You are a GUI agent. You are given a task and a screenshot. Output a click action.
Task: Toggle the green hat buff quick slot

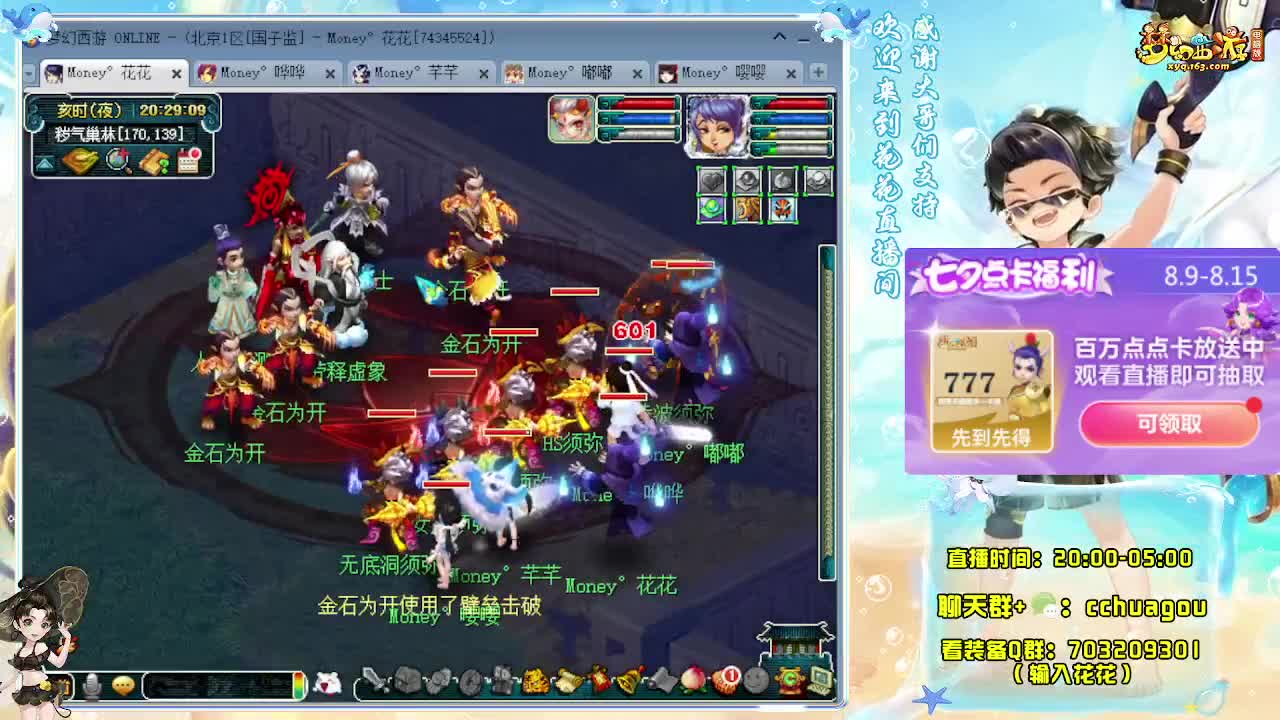coord(712,209)
